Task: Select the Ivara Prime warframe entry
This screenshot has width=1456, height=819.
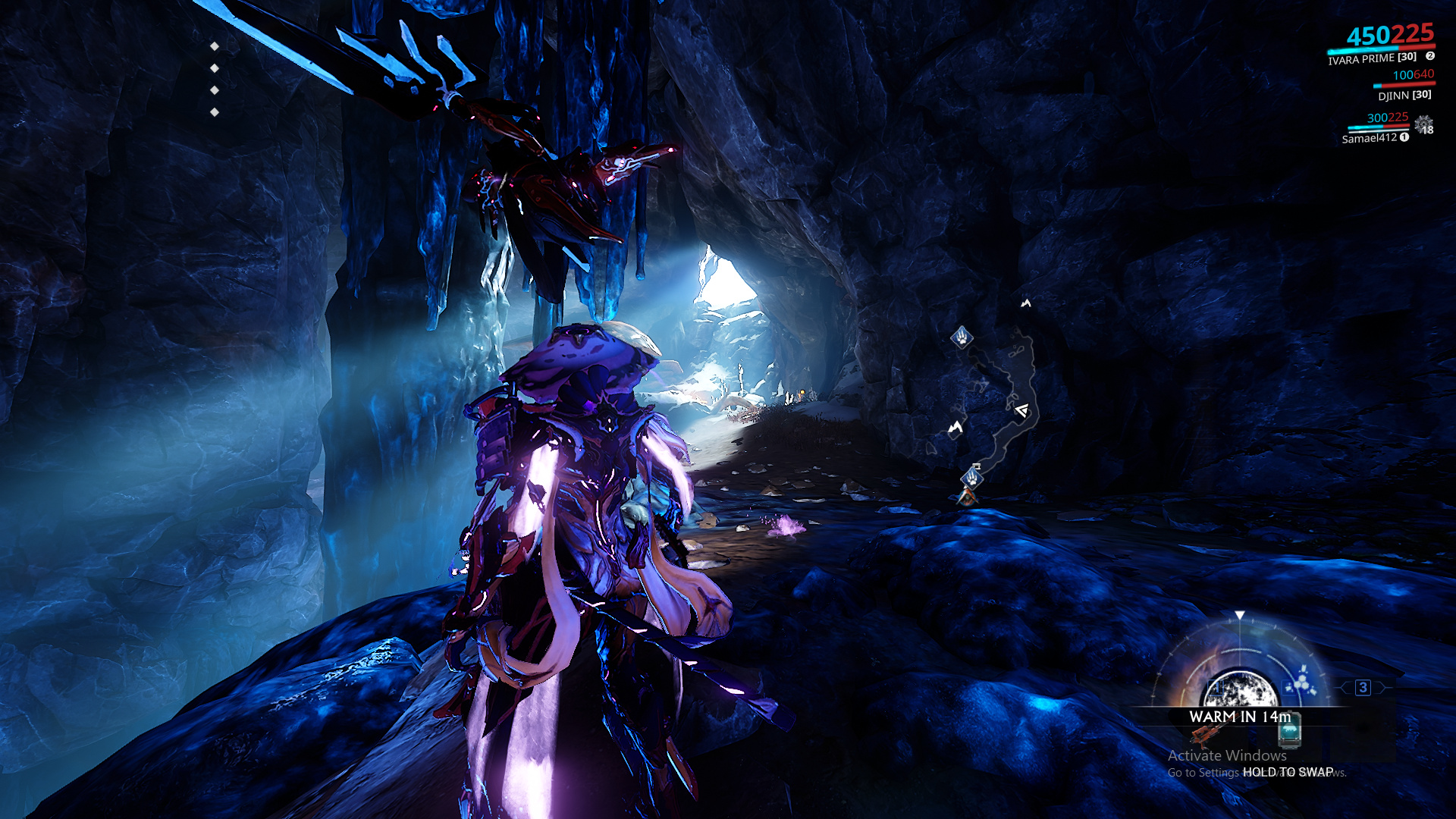Action: pos(1372,58)
